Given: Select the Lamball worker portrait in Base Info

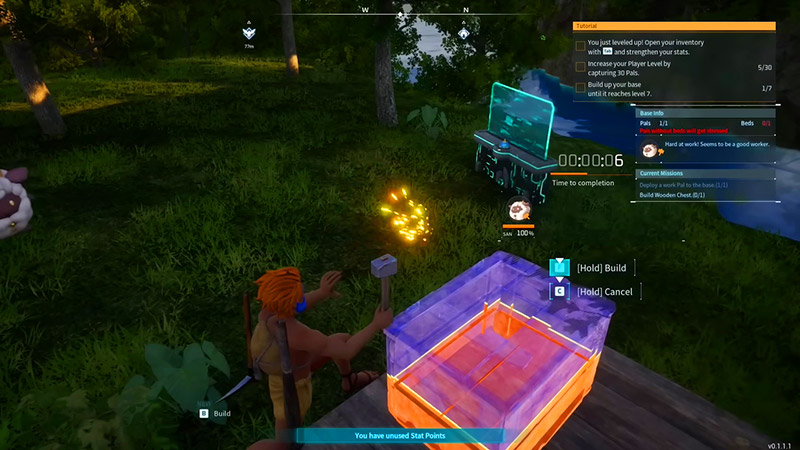Looking at the screenshot, I should coord(650,149).
